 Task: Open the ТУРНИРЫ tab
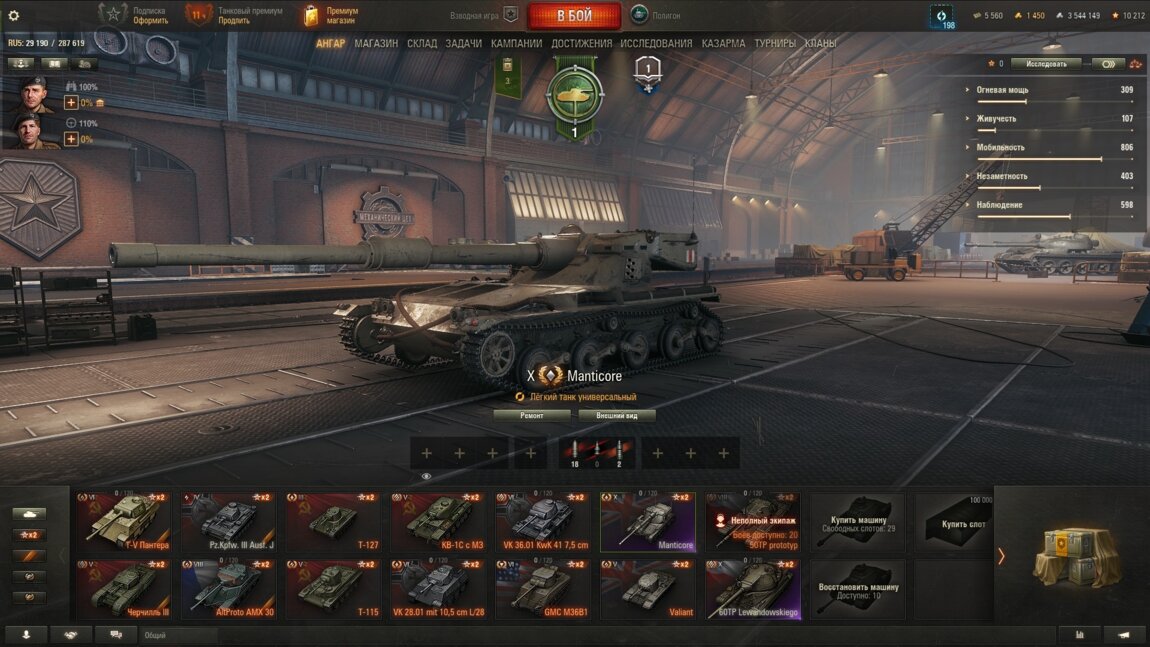(x=775, y=44)
